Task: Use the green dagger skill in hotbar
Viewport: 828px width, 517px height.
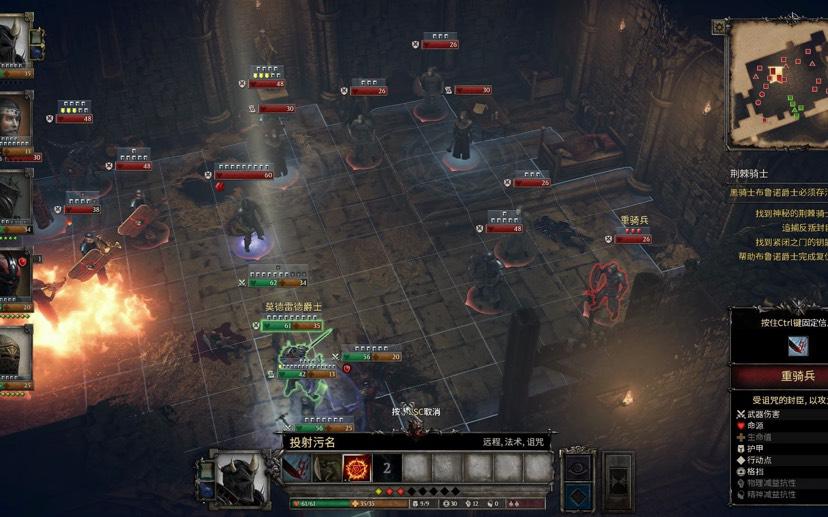Action: [327, 467]
